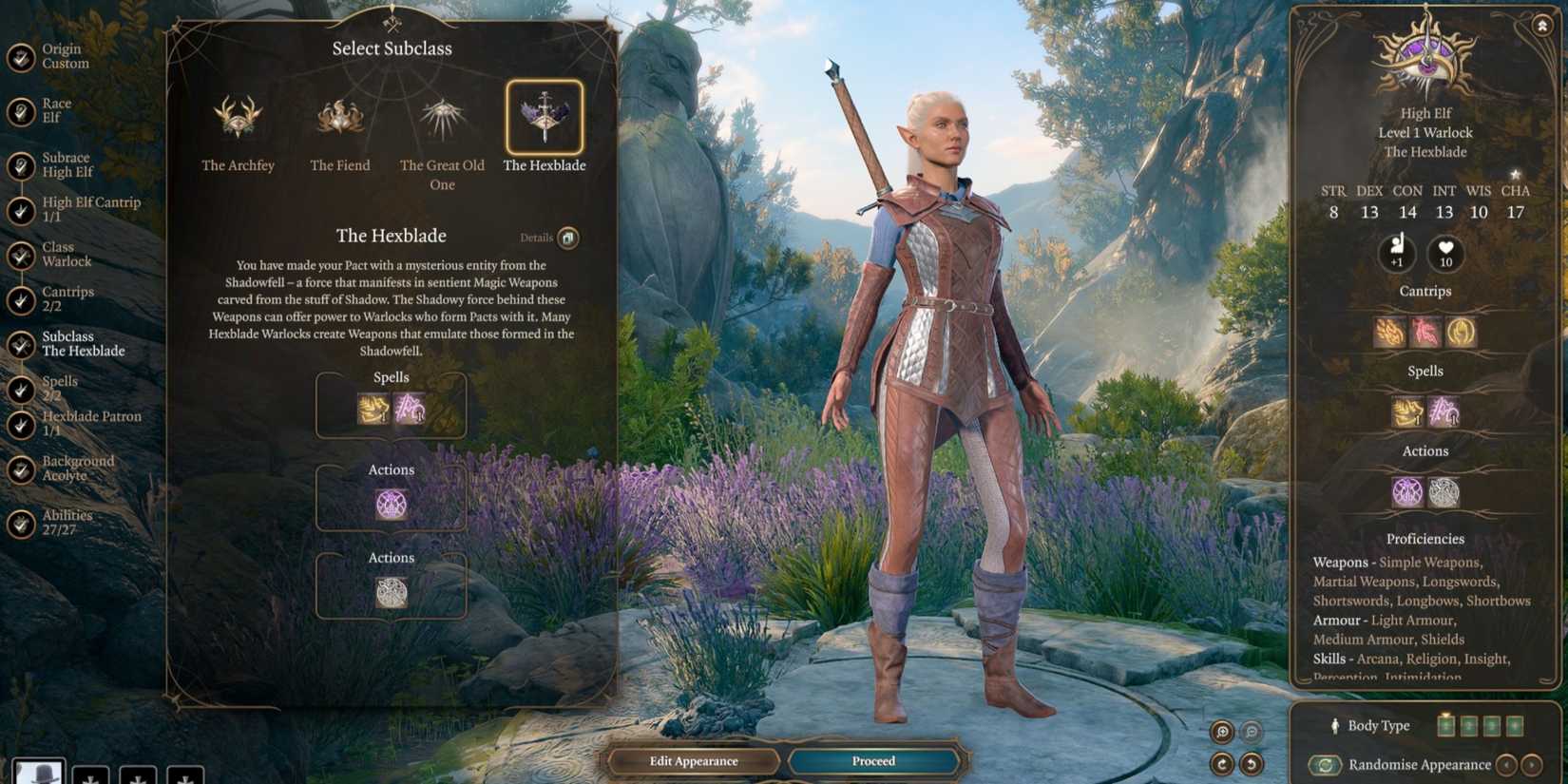Open Edit Appearance
The image size is (1568, 784).
[x=695, y=760]
